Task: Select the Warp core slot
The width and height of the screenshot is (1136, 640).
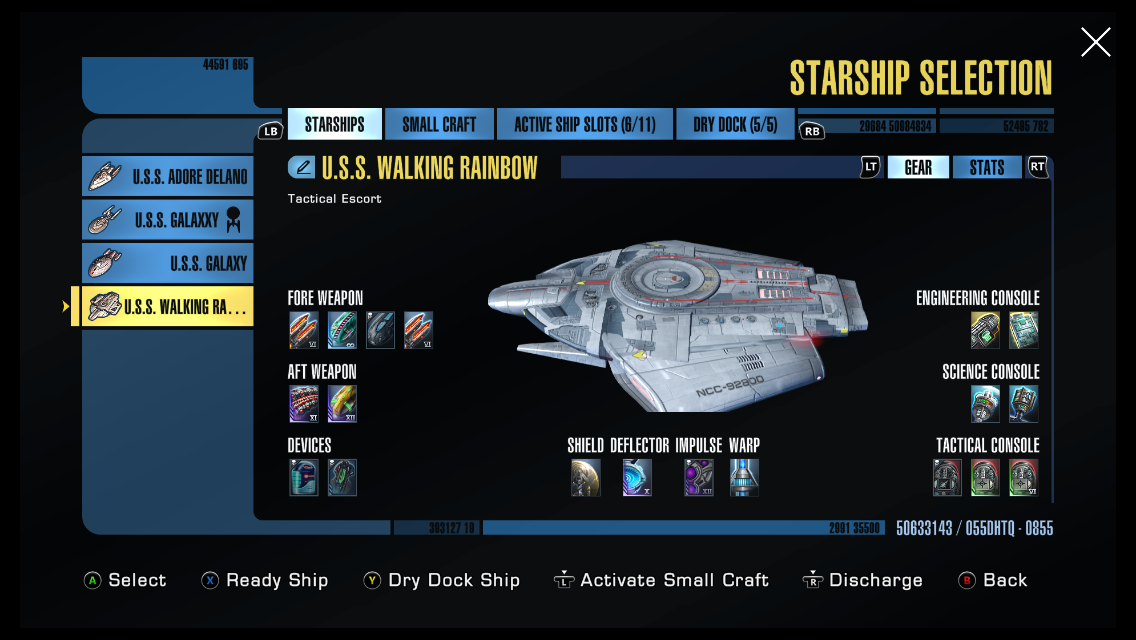Action: pos(744,478)
